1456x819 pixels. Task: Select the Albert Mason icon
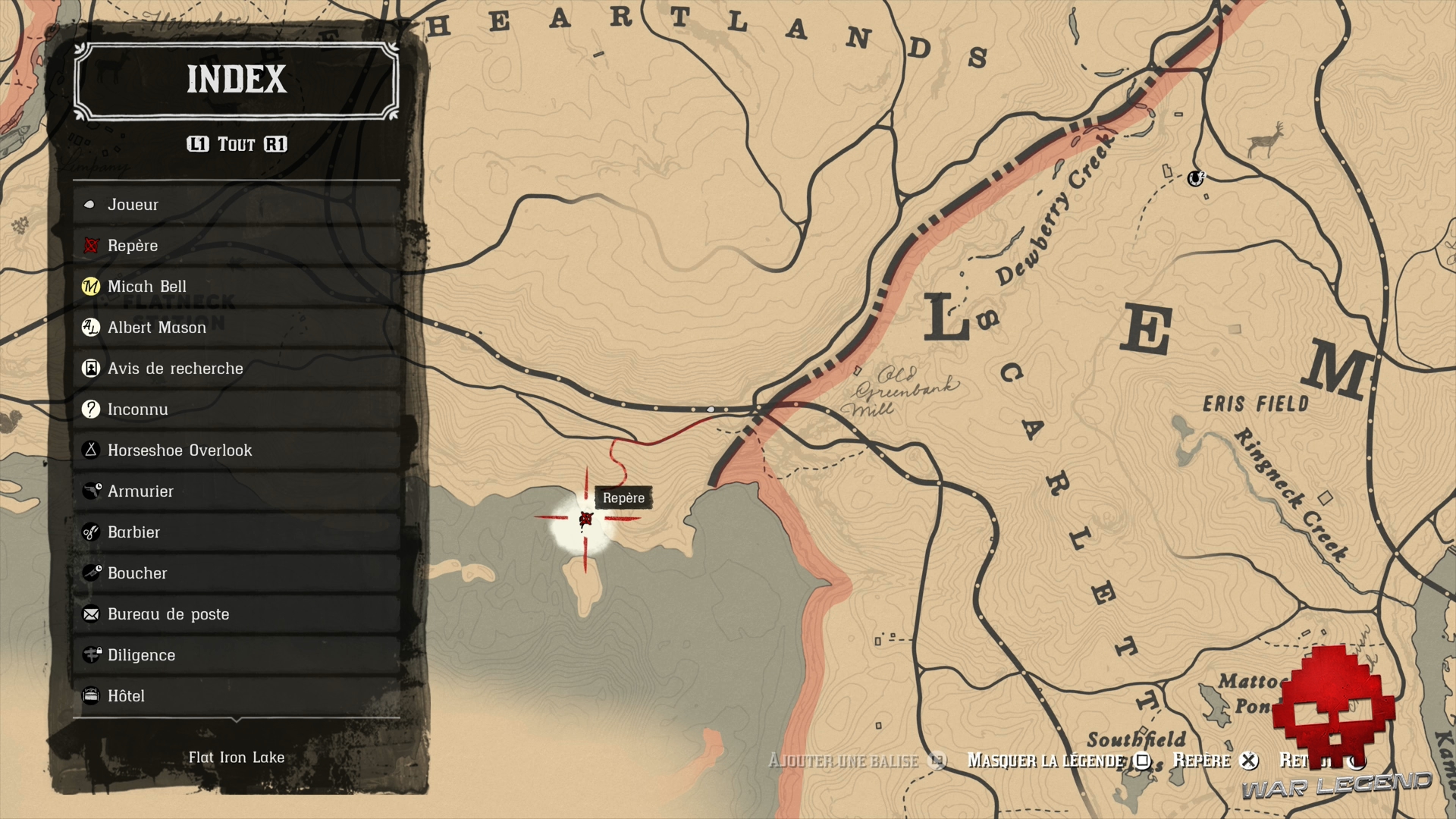click(91, 328)
